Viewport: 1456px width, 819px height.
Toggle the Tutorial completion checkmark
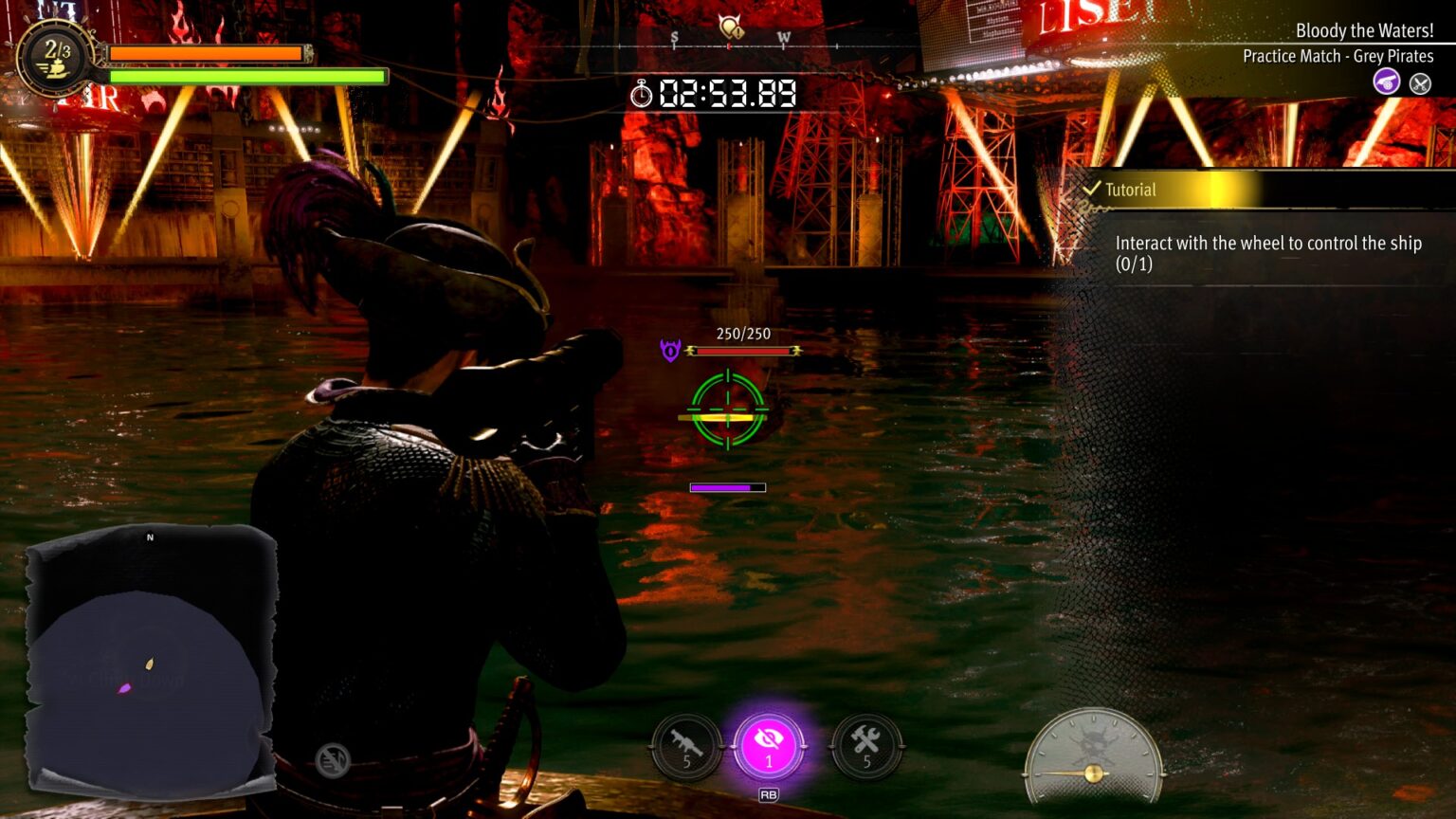tap(1094, 189)
